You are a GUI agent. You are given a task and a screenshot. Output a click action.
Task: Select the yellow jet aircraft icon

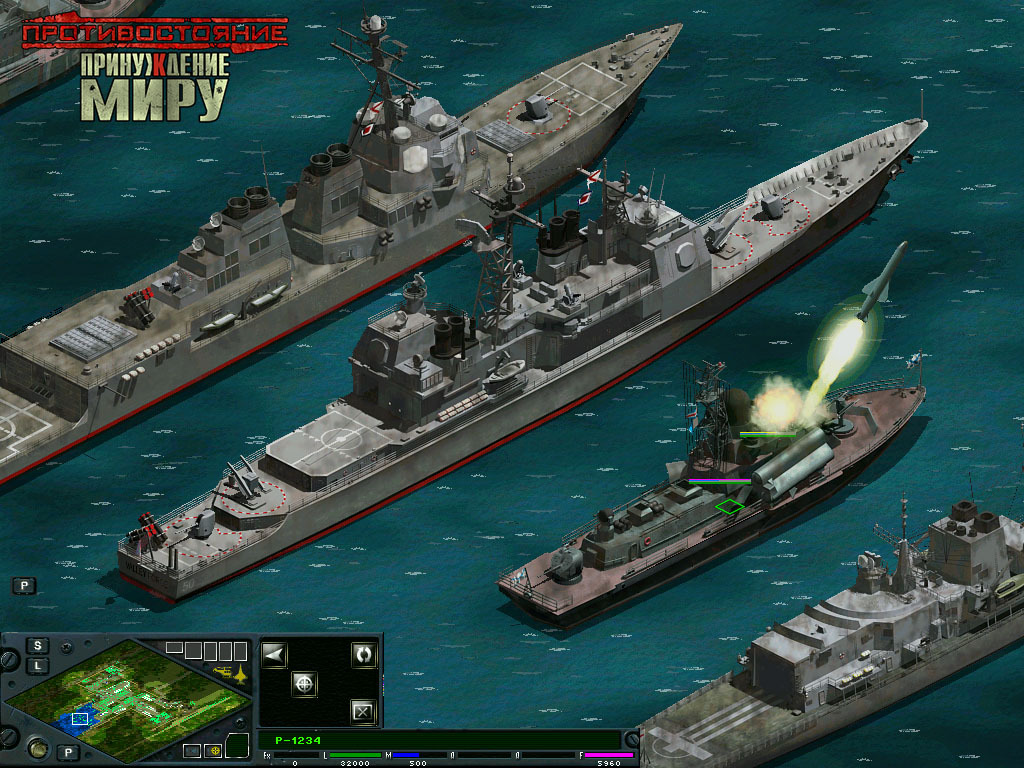[x=239, y=672]
